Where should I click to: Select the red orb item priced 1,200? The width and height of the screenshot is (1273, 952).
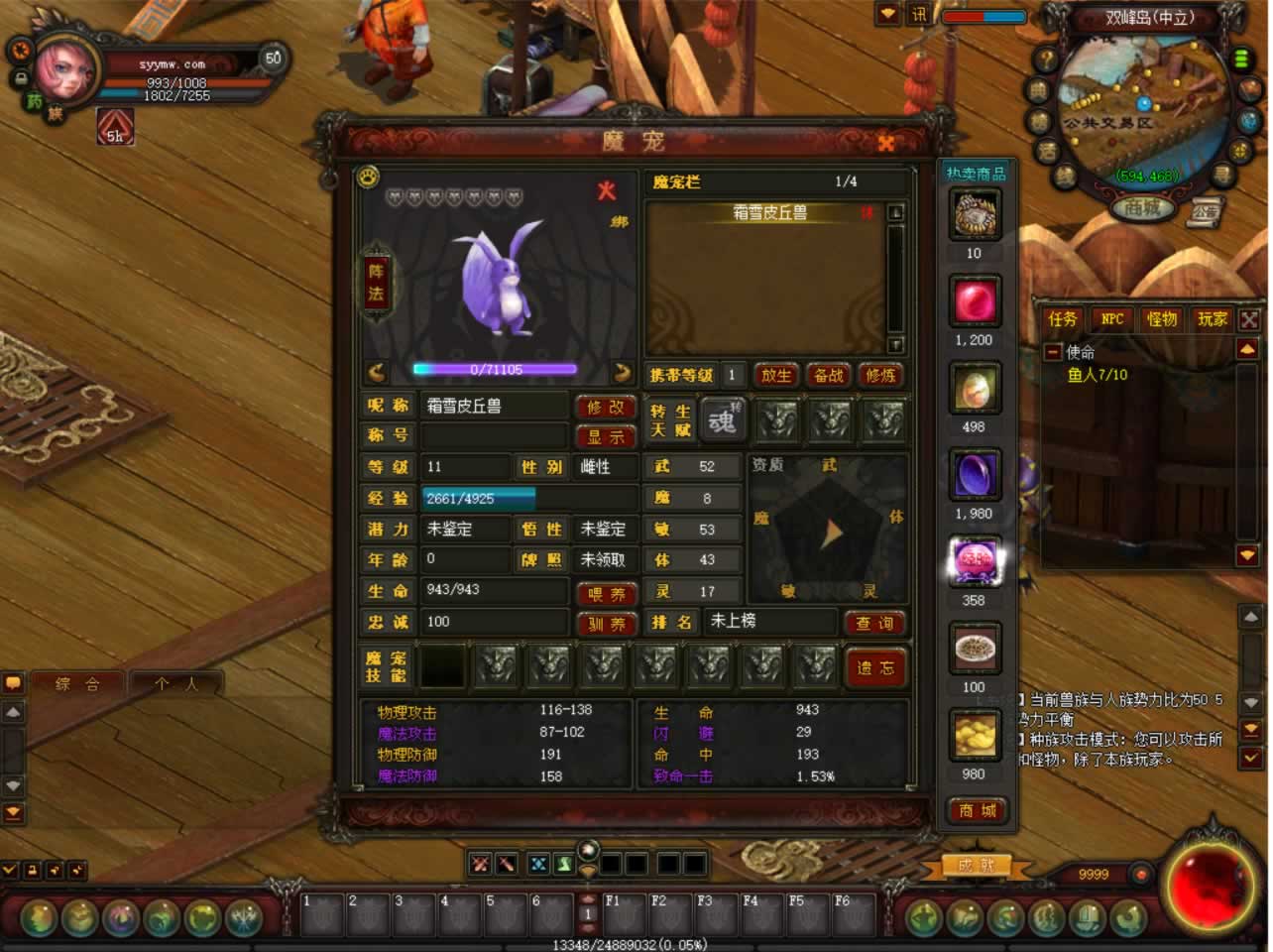click(x=976, y=300)
